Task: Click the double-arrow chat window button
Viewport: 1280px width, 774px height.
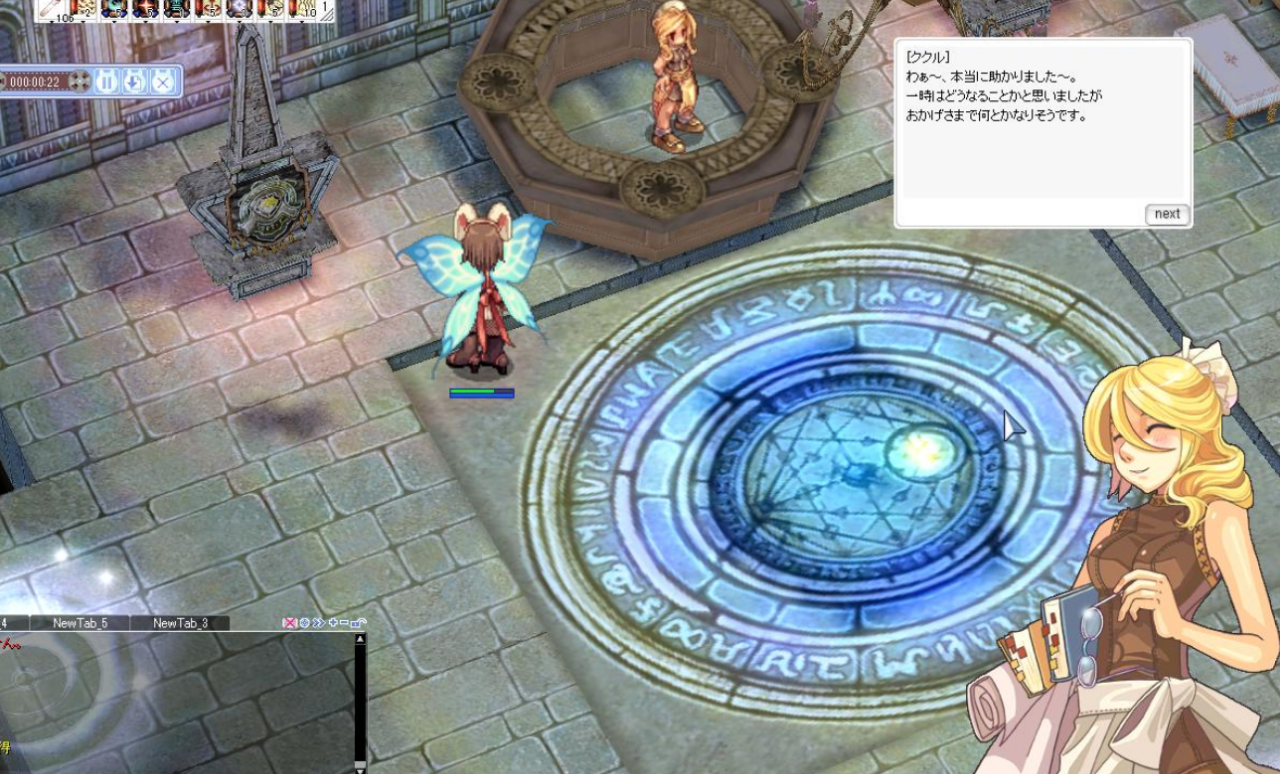Action: tap(318, 622)
